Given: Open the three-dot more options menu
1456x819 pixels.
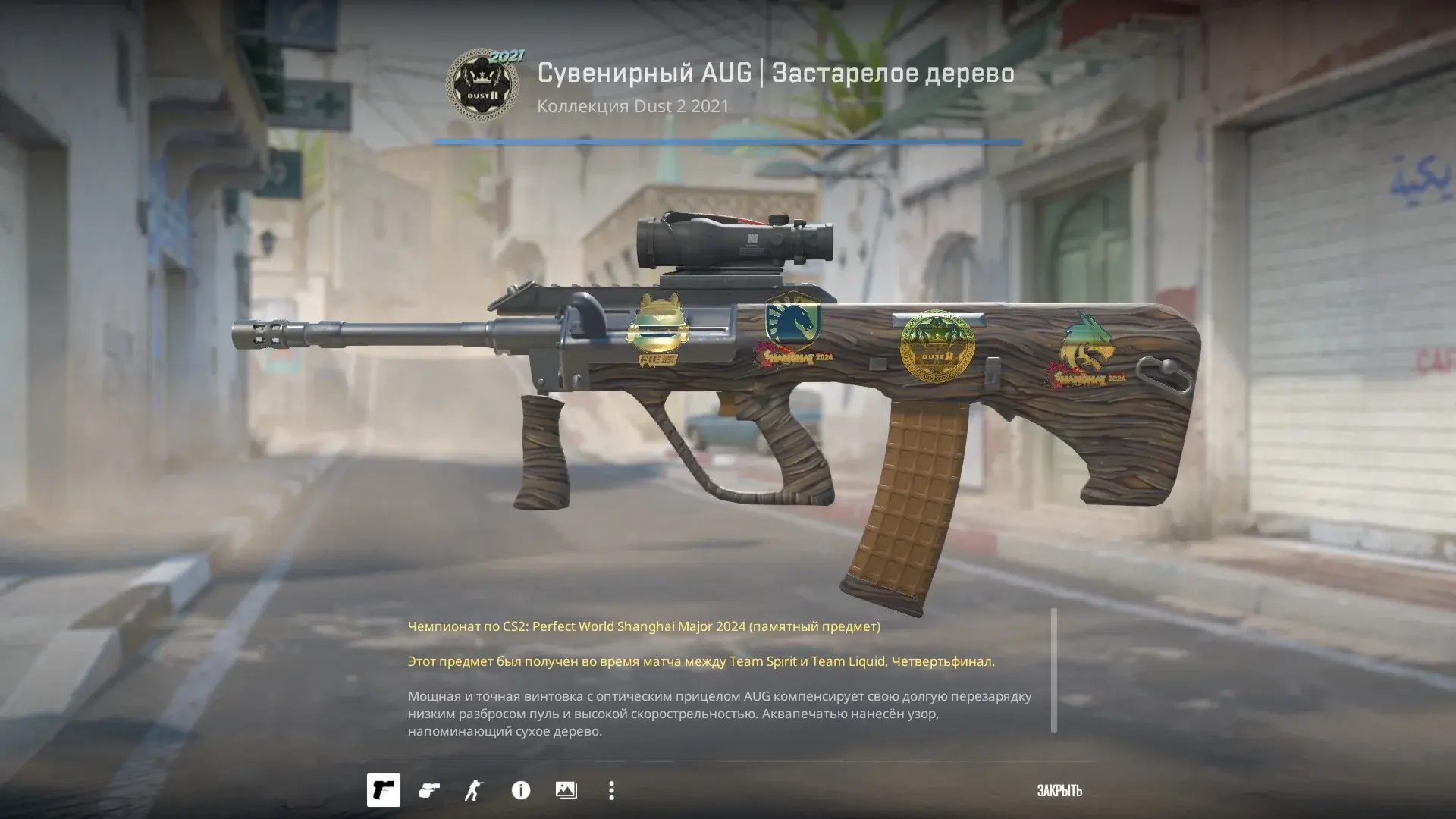Looking at the screenshot, I should tap(611, 790).
